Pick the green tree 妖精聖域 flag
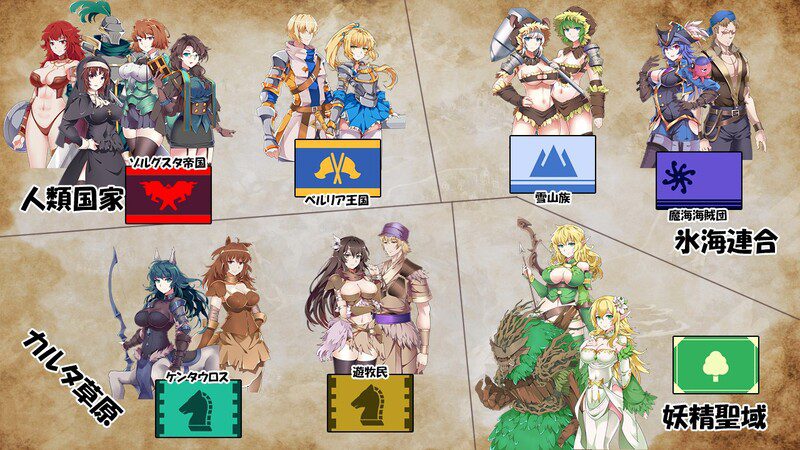800x450 pixels. [x=715, y=365]
